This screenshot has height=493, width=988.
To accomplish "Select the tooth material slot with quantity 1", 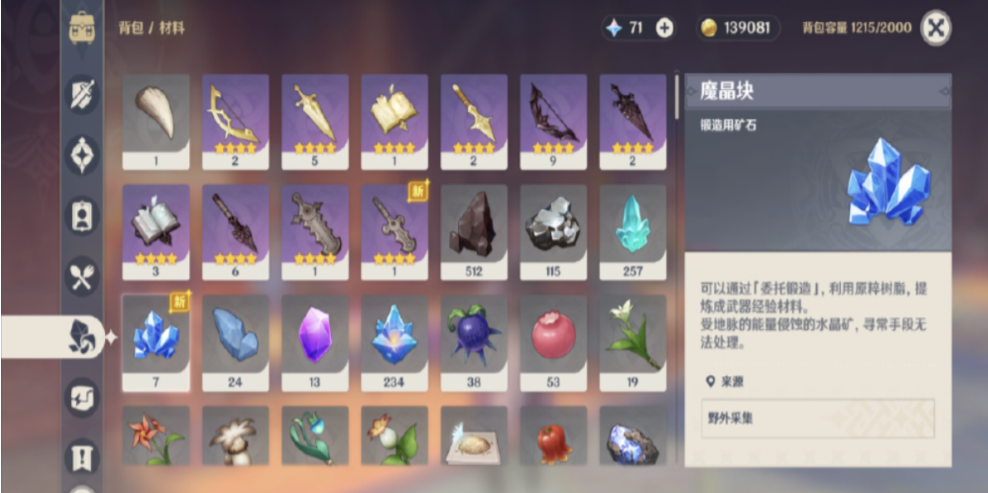I will click(155, 120).
